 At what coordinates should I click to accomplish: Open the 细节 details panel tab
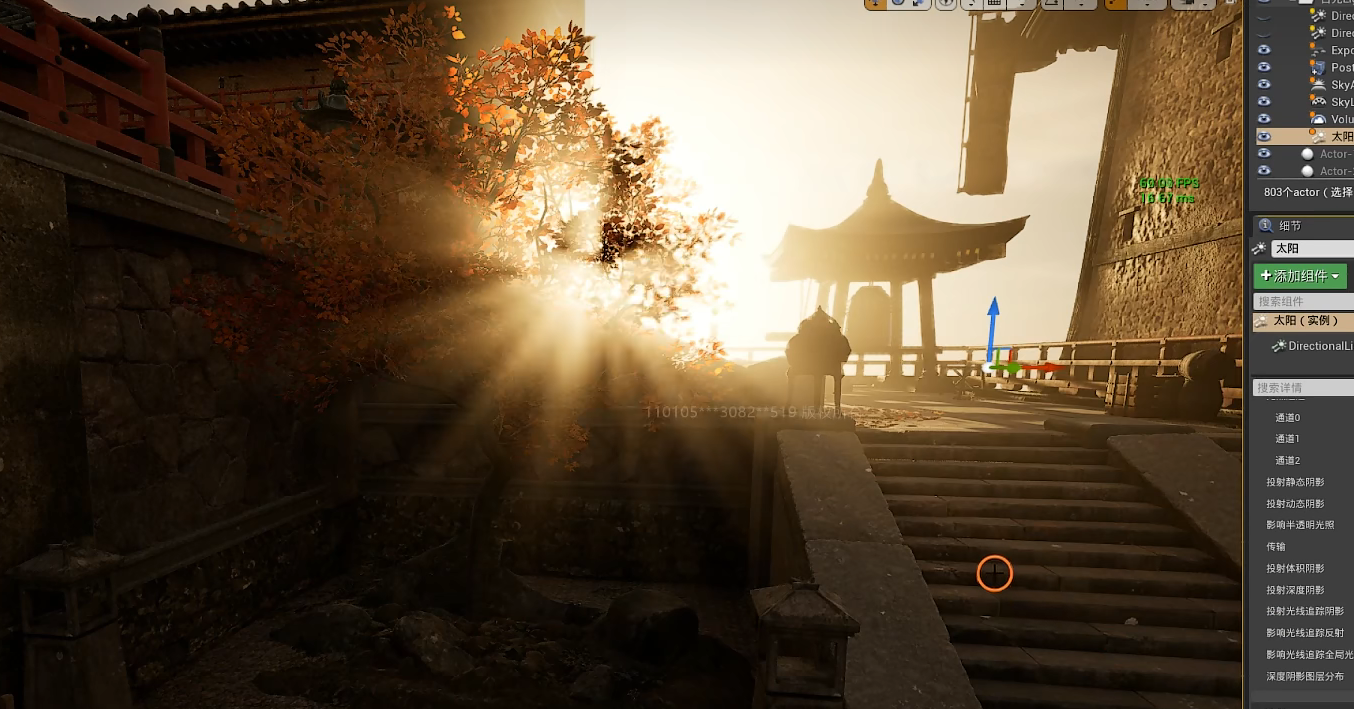point(1290,226)
